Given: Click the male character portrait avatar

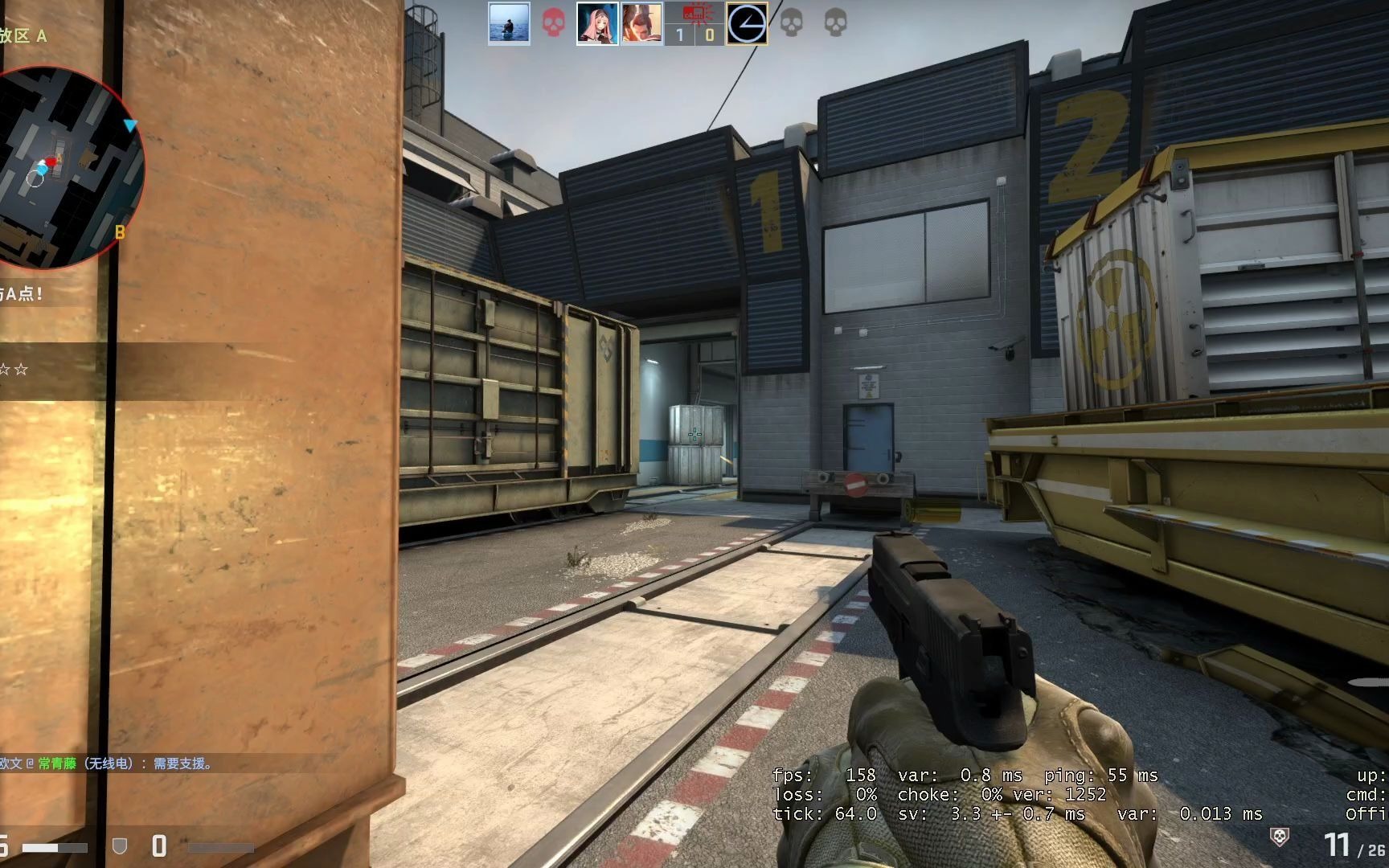Looking at the screenshot, I should (641, 23).
